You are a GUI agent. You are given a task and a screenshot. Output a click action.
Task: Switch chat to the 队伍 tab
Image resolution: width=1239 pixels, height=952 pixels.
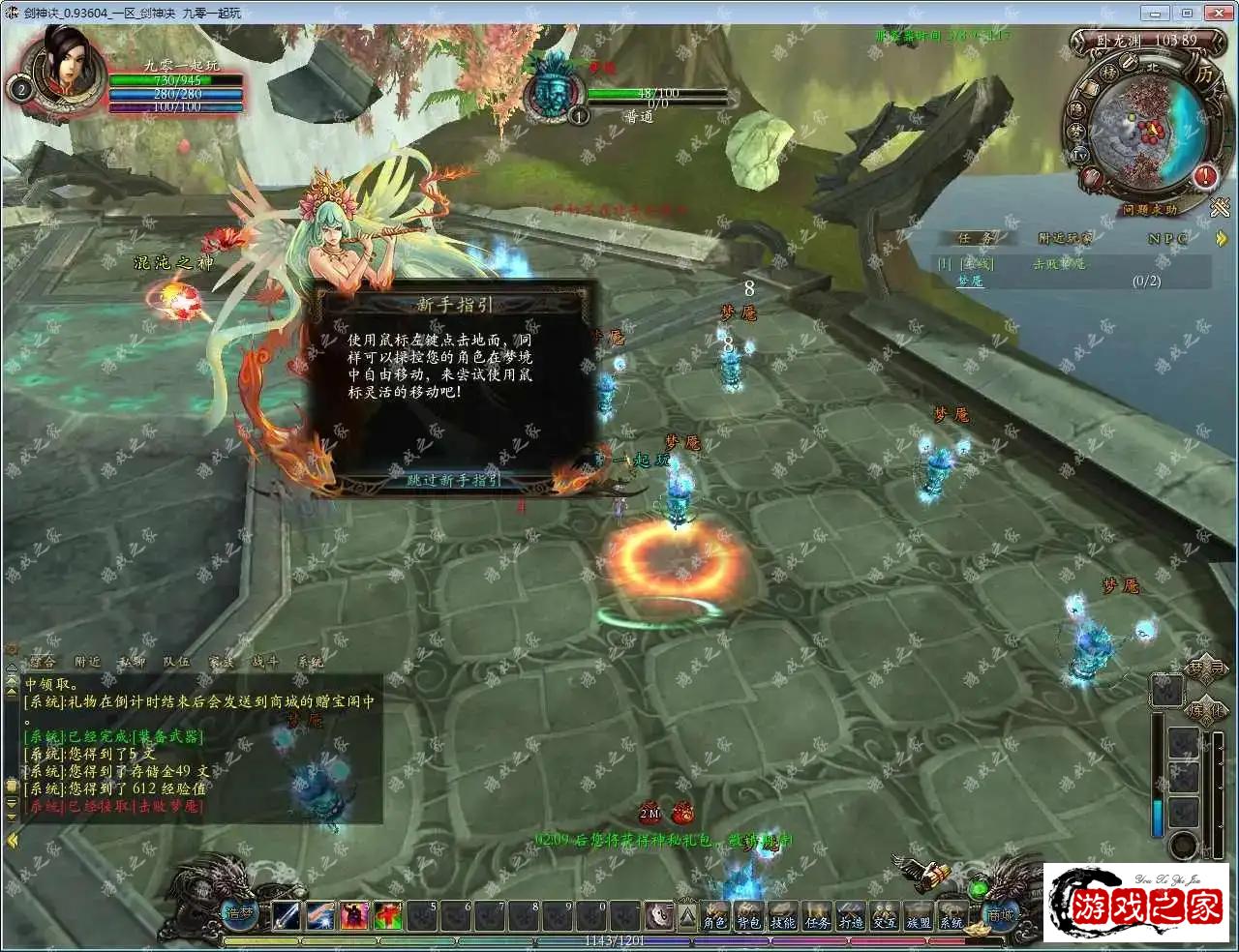coord(176,662)
